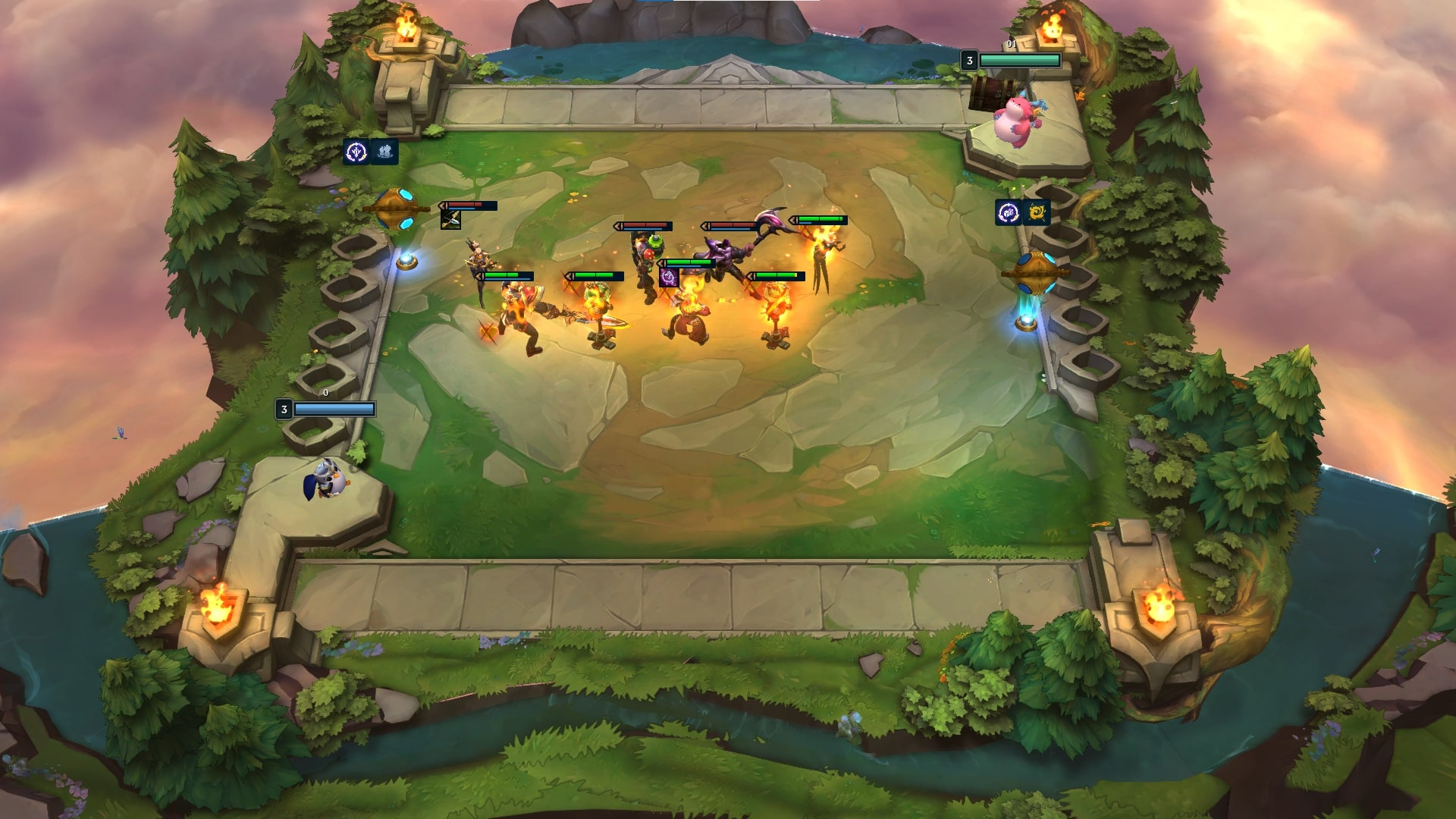Click the golden swirl icon
Image resolution: width=1456 pixels, height=819 pixels.
(x=1037, y=213)
